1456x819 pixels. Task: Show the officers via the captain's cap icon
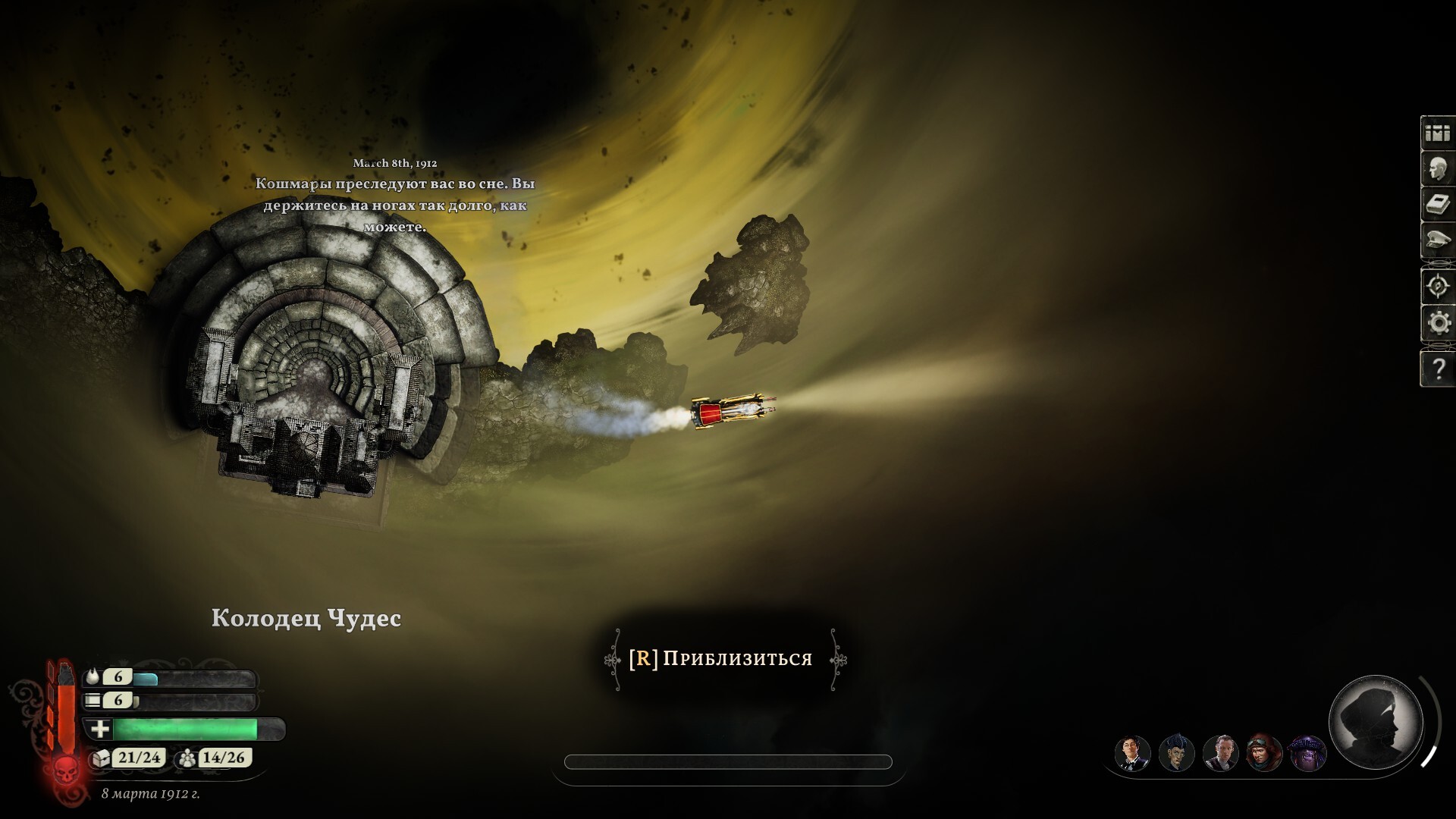click(x=1437, y=240)
